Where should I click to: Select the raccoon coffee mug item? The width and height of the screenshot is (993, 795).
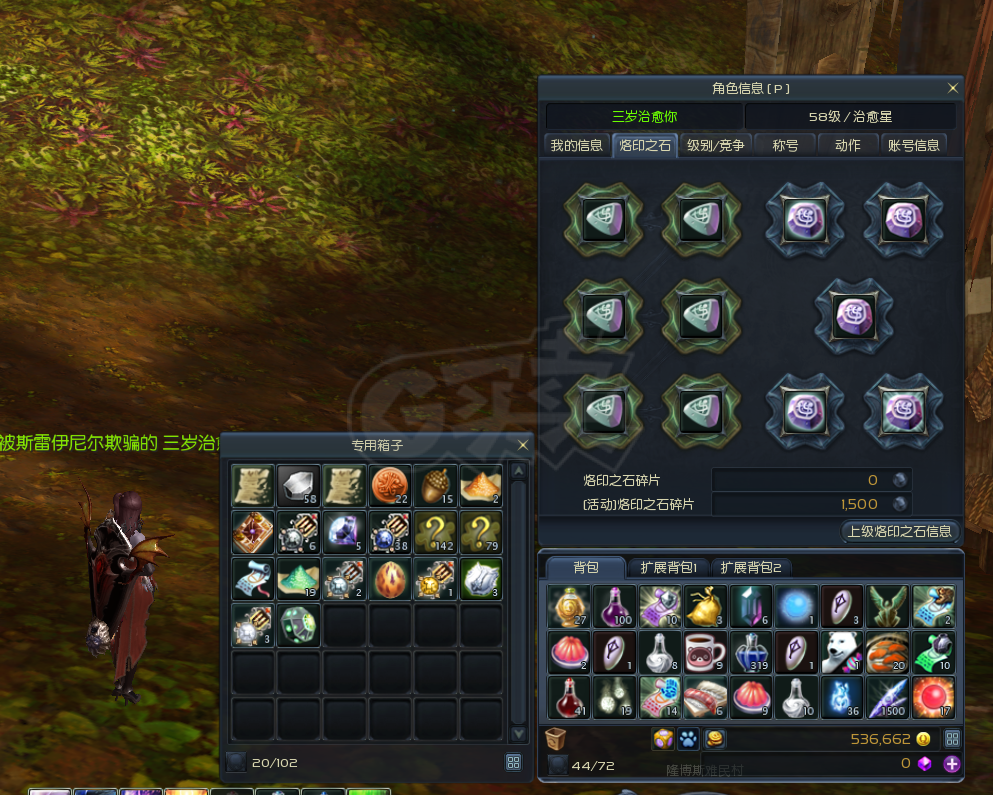tap(705, 651)
